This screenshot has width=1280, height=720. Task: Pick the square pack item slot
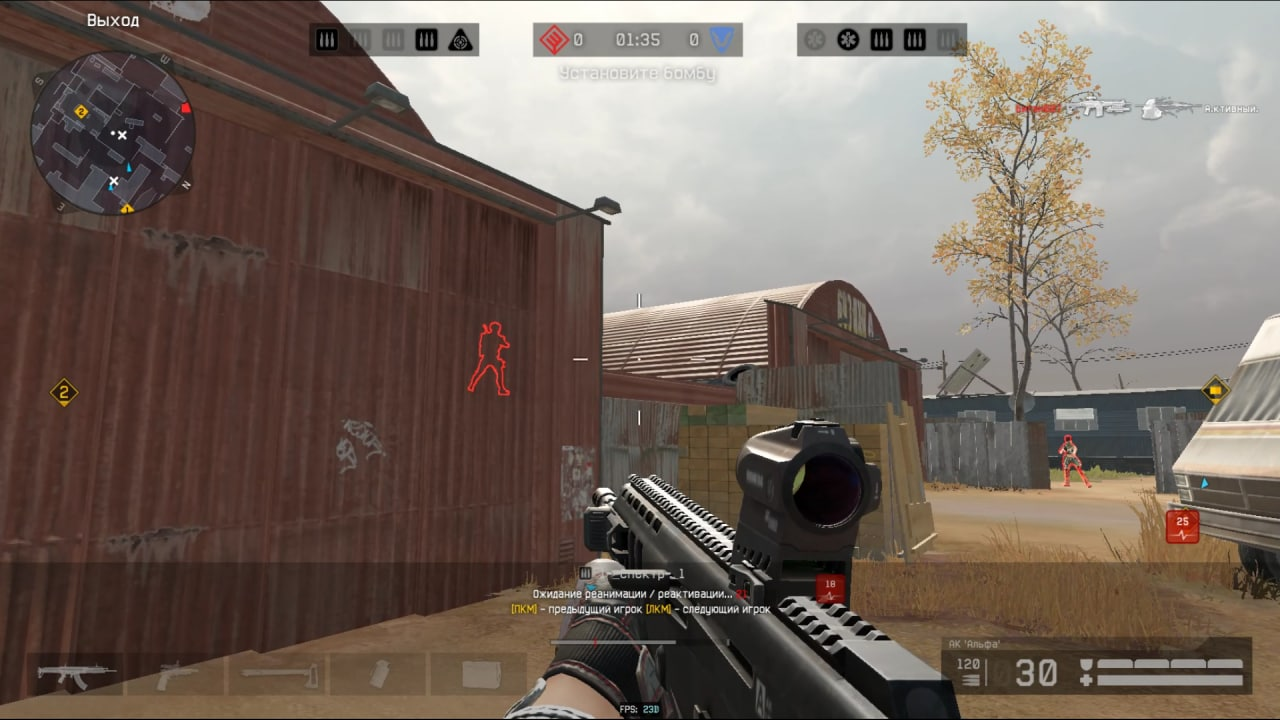(481, 675)
